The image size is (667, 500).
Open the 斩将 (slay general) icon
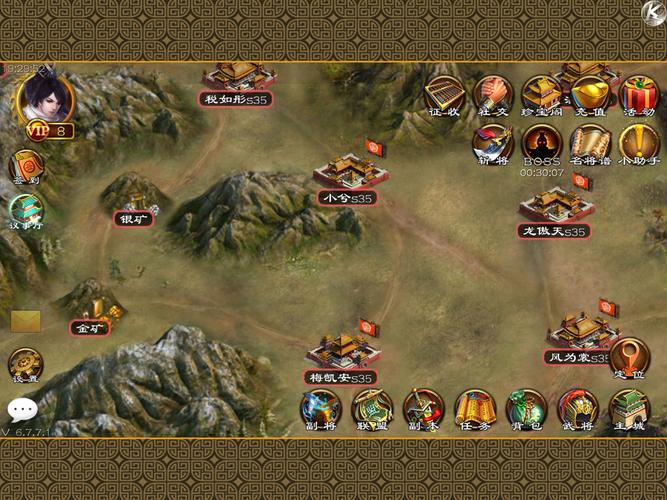point(493,143)
